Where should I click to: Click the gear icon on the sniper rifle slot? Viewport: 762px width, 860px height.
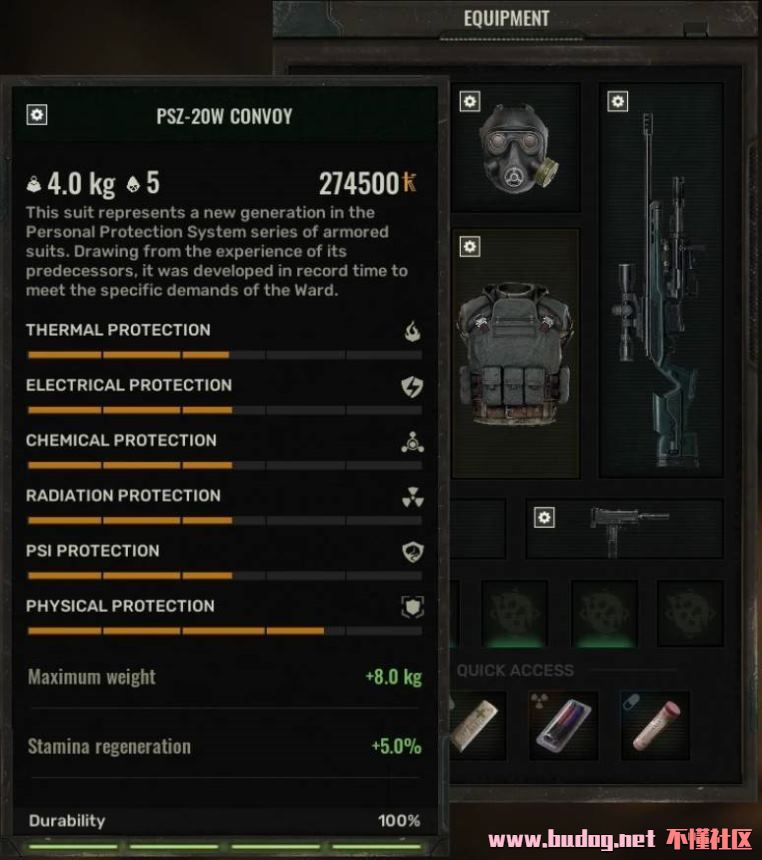click(618, 101)
